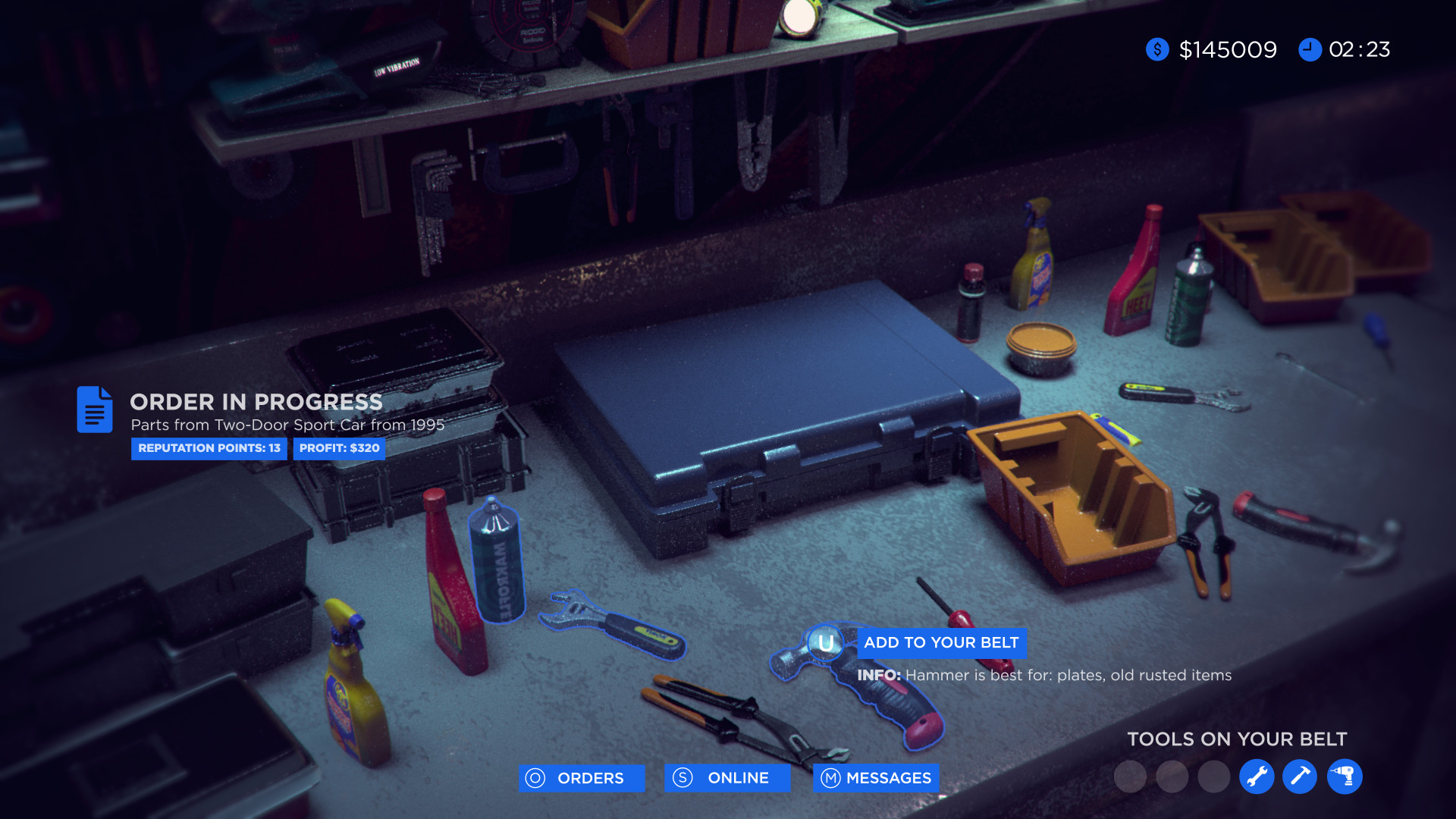The image size is (1456, 819).
Task: Click the Reputation Points: 13 badge
Action: click(209, 448)
